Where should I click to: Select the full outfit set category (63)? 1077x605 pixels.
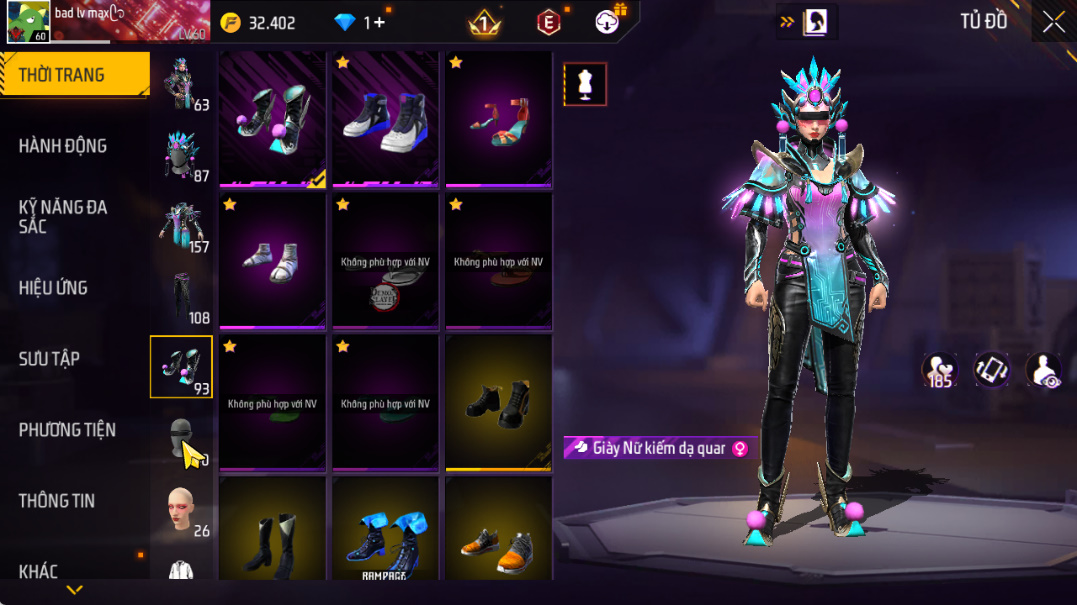coord(182,84)
